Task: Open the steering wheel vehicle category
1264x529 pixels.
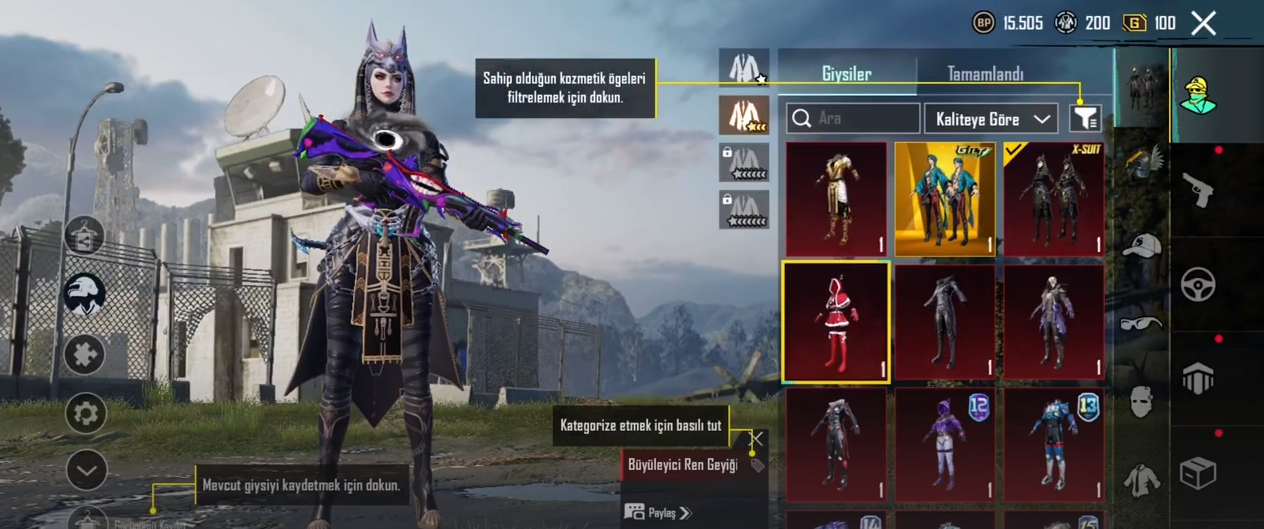Action: tap(1198, 285)
